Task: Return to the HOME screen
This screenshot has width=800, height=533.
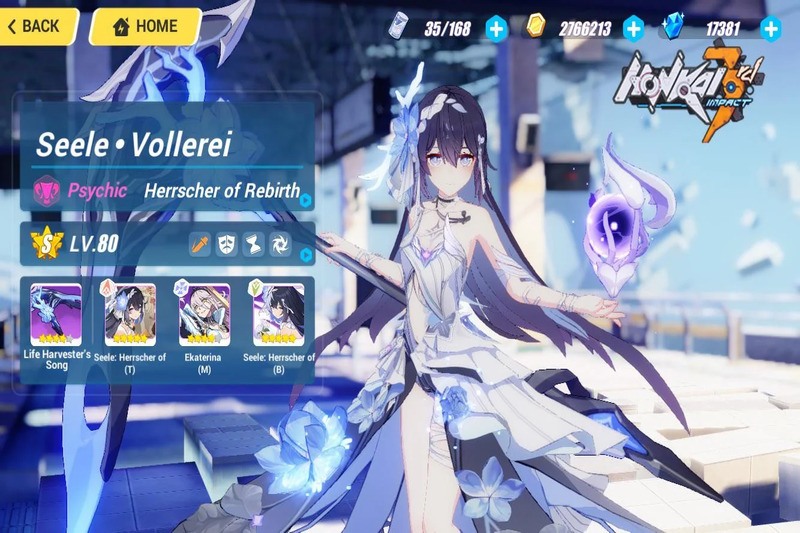Action: click(x=145, y=27)
